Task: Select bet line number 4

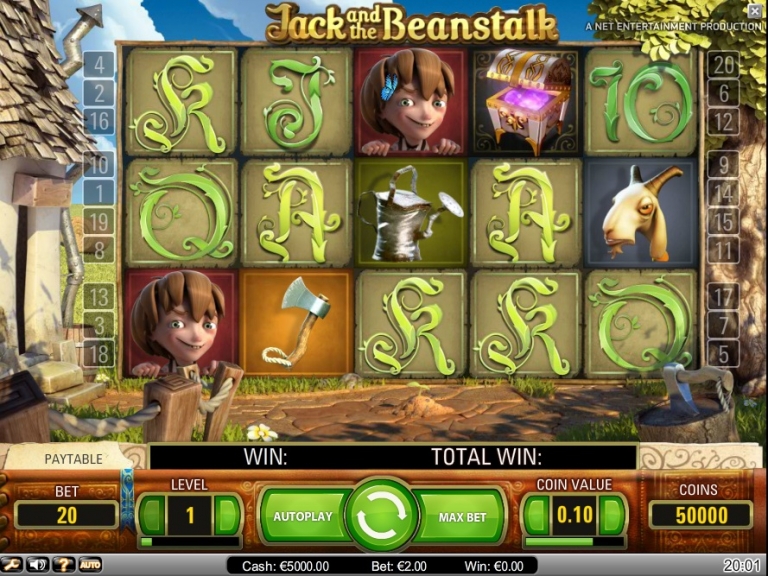Action: [x=99, y=66]
